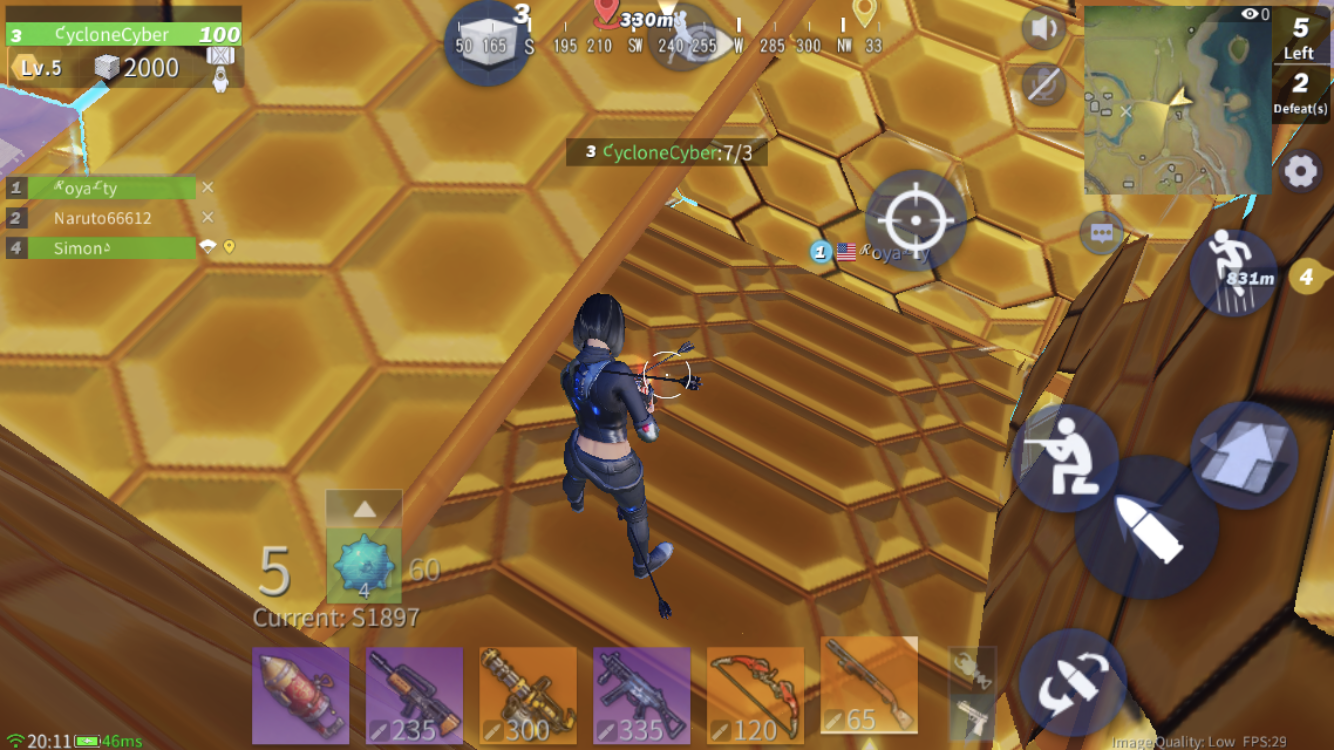Equip the red bow slot
The width and height of the screenshot is (1334, 750).
click(x=755, y=696)
